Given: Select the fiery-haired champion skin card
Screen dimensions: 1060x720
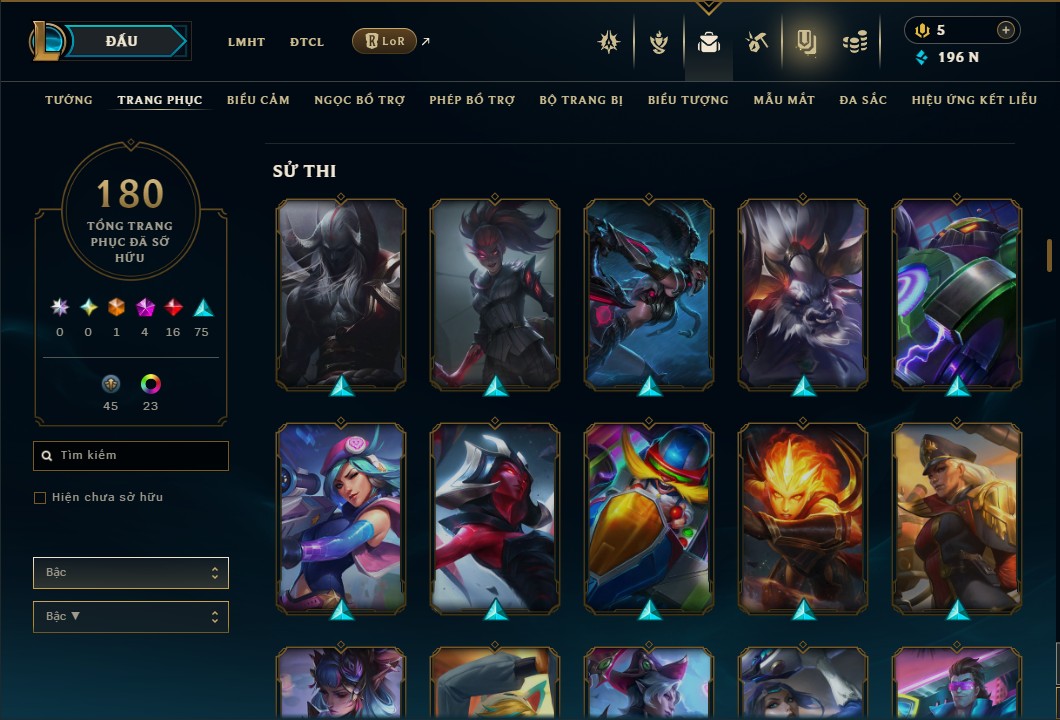Looking at the screenshot, I should coord(803,517).
